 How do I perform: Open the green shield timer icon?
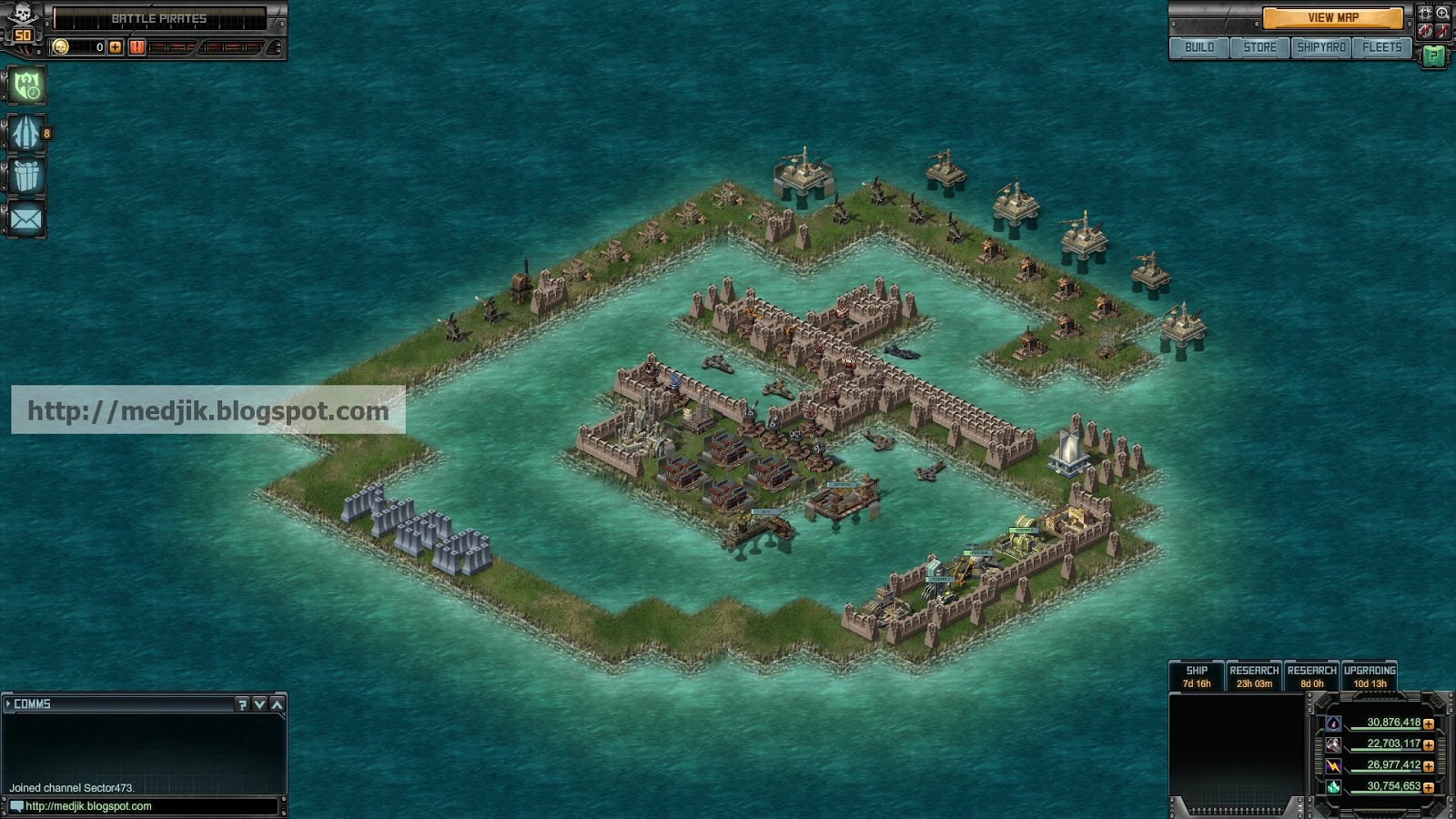click(x=26, y=86)
